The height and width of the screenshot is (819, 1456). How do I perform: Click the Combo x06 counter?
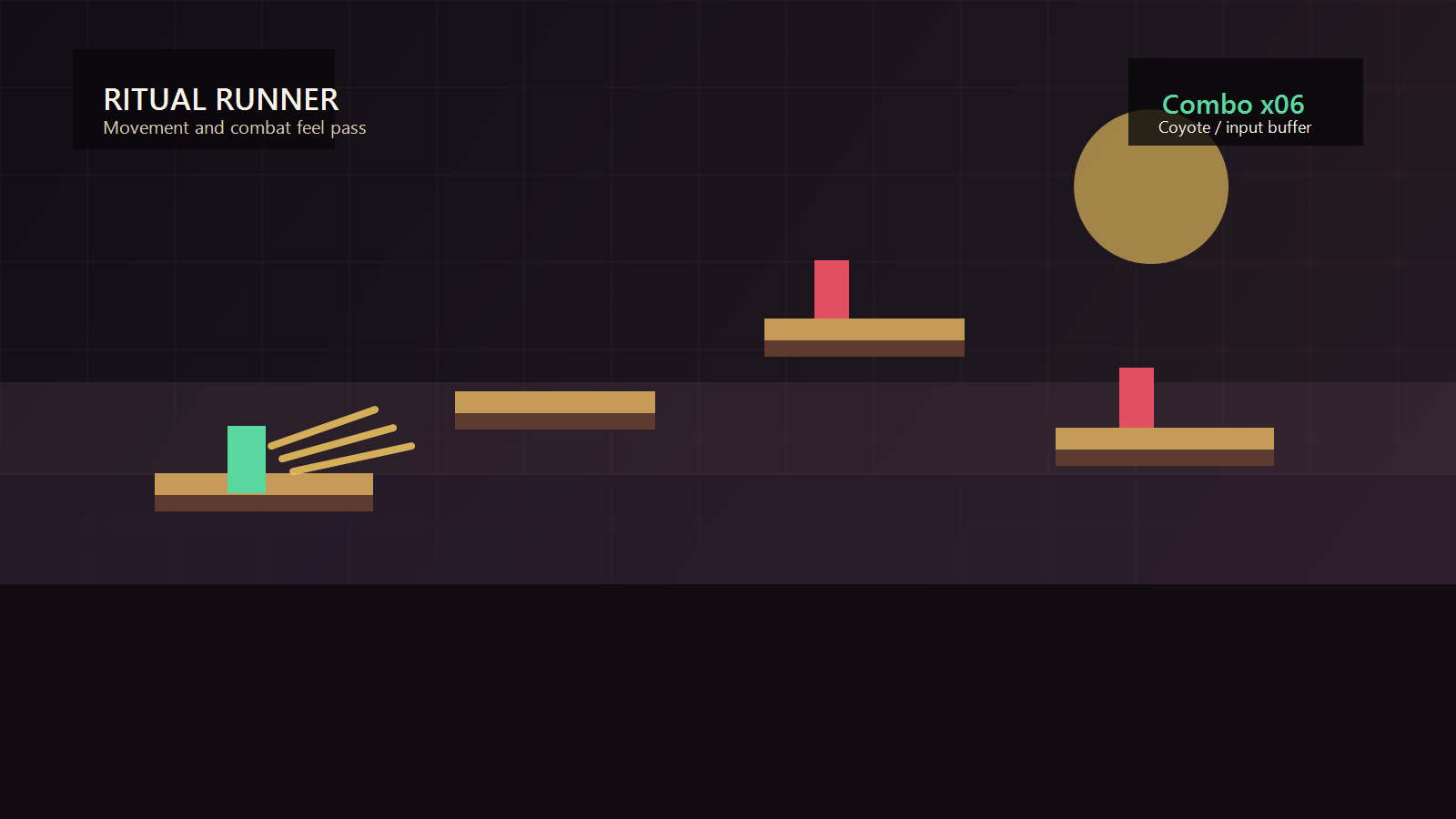click(x=1234, y=105)
